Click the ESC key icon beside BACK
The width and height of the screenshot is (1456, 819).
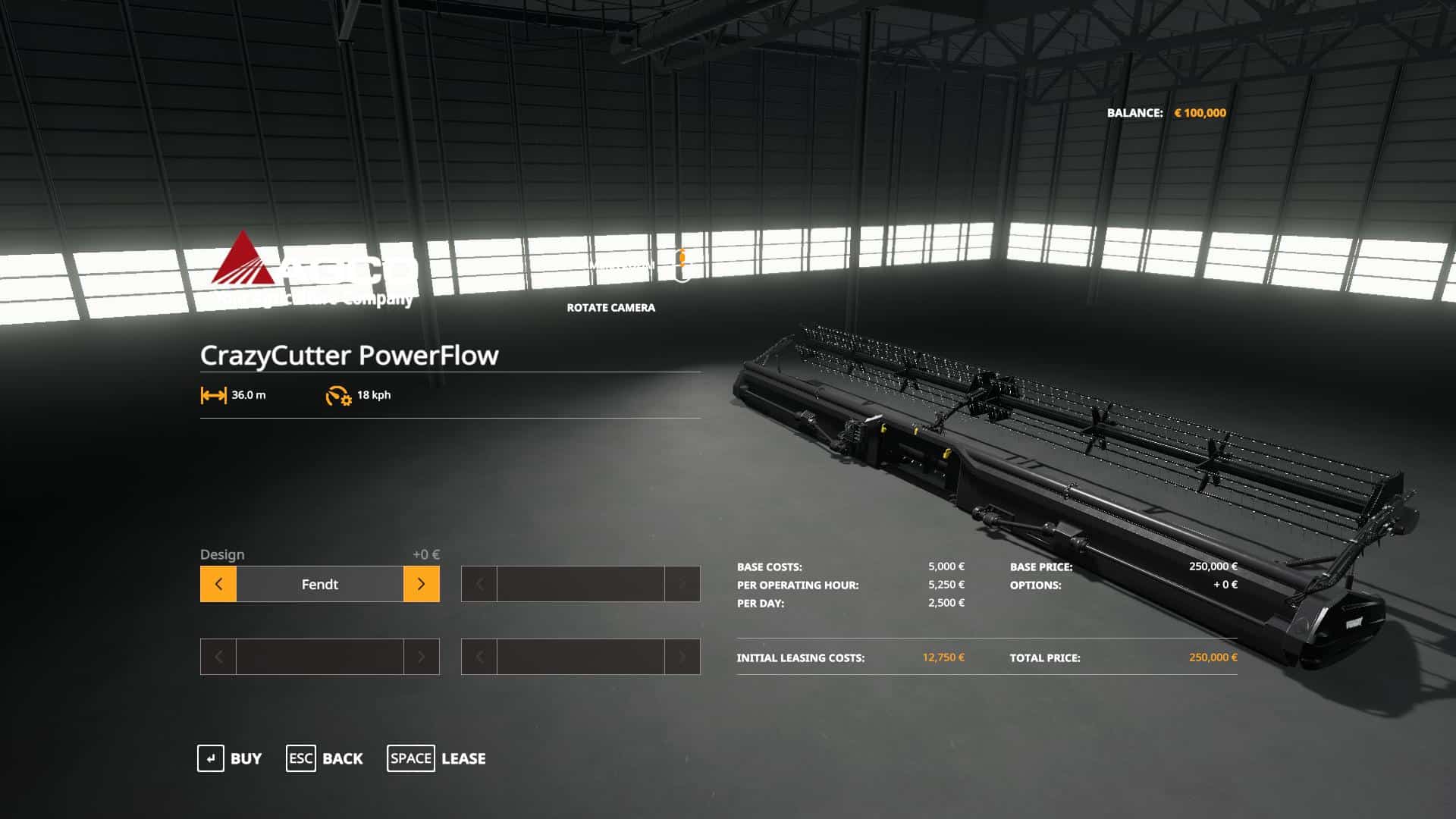tap(300, 758)
